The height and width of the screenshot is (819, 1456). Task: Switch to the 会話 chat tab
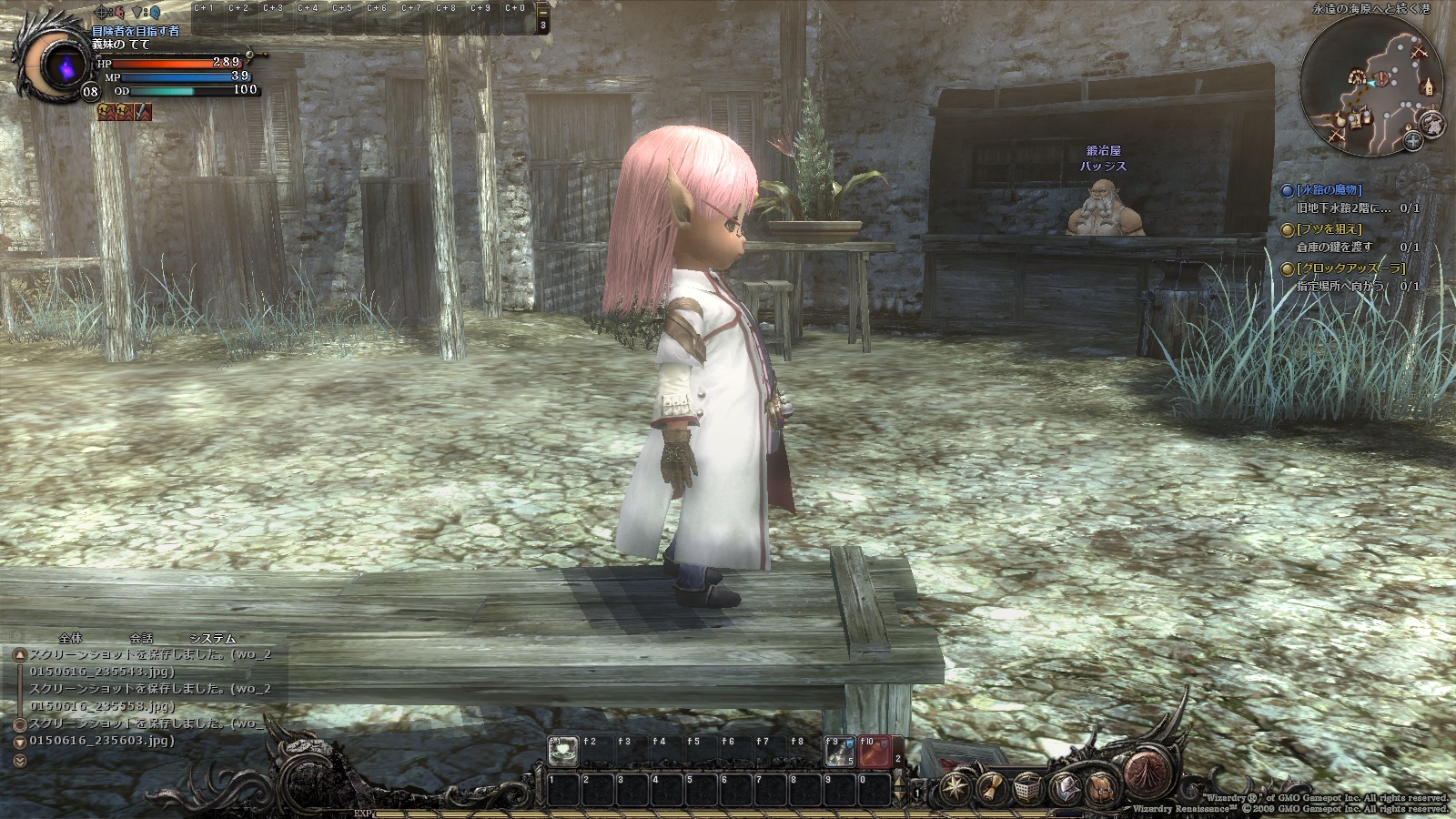point(141,639)
